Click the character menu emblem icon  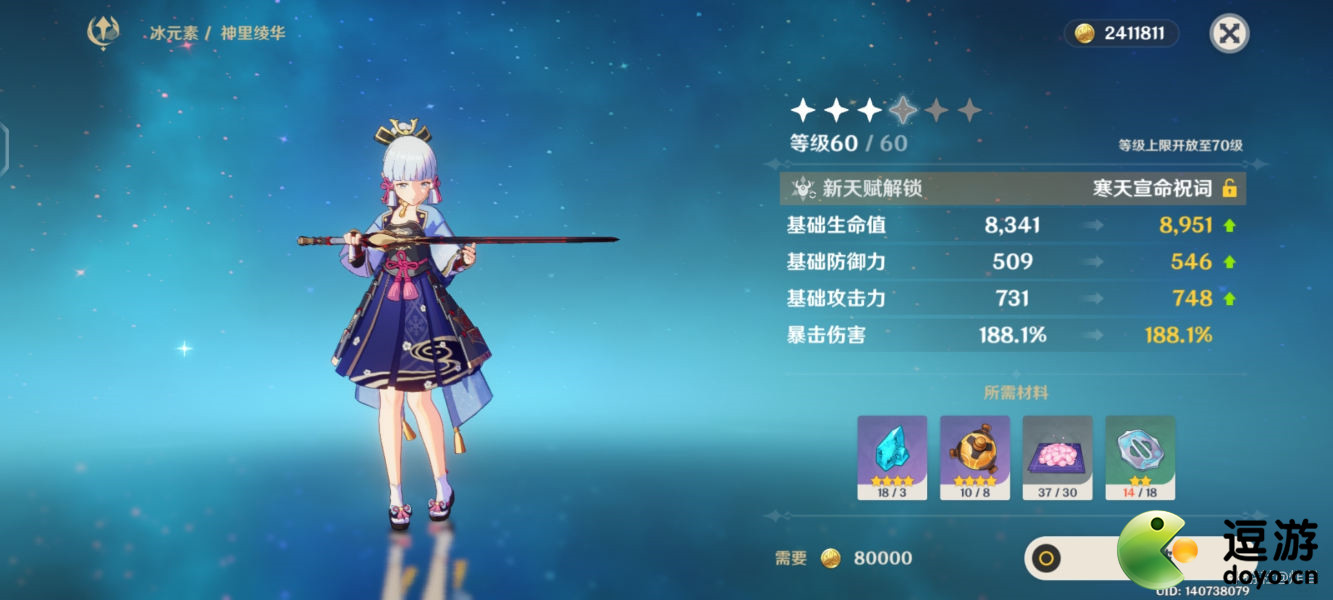click(x=103, y=33)
